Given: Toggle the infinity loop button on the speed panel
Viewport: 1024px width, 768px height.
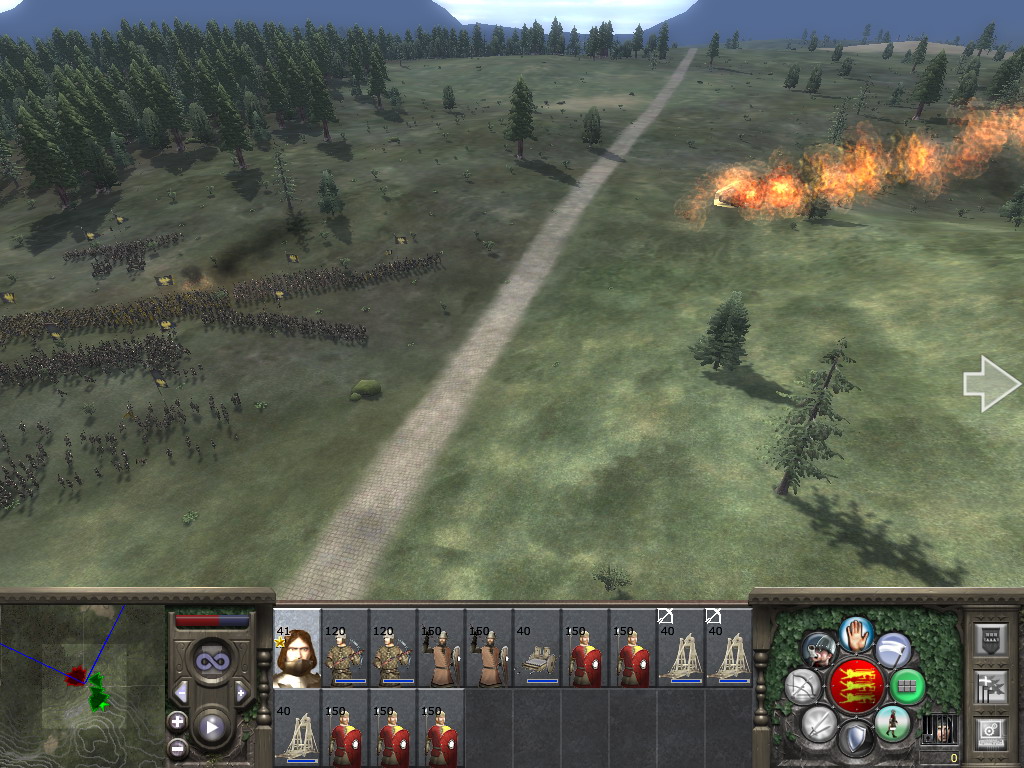Looking at the screenshot, I should [x=211, y=661].
